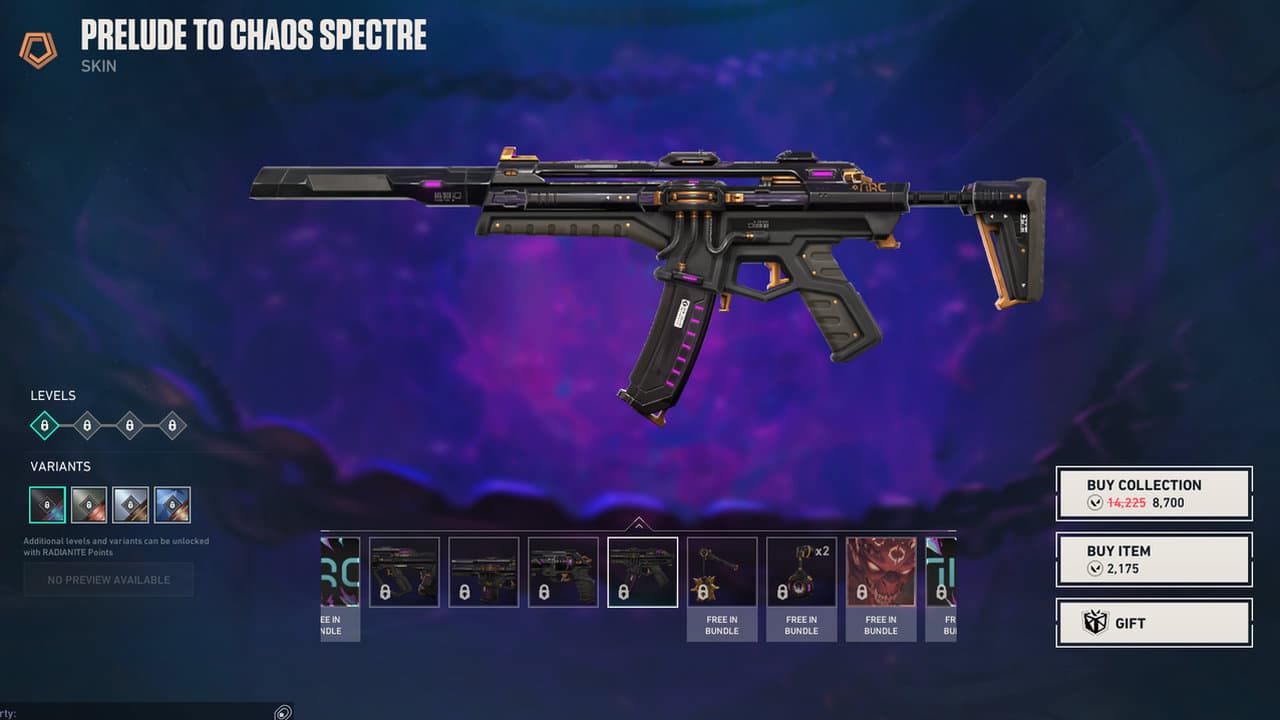
Task: Select the fourth locked level diamond
Action: pos(171,425)
